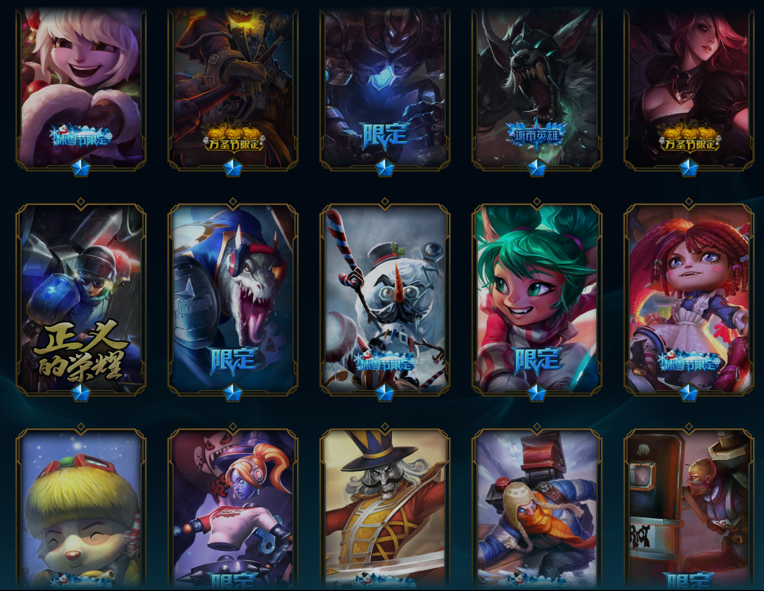Choose the dark pirate Halloween skin card
Screen dimensions: 764x591
click(233, 88)
